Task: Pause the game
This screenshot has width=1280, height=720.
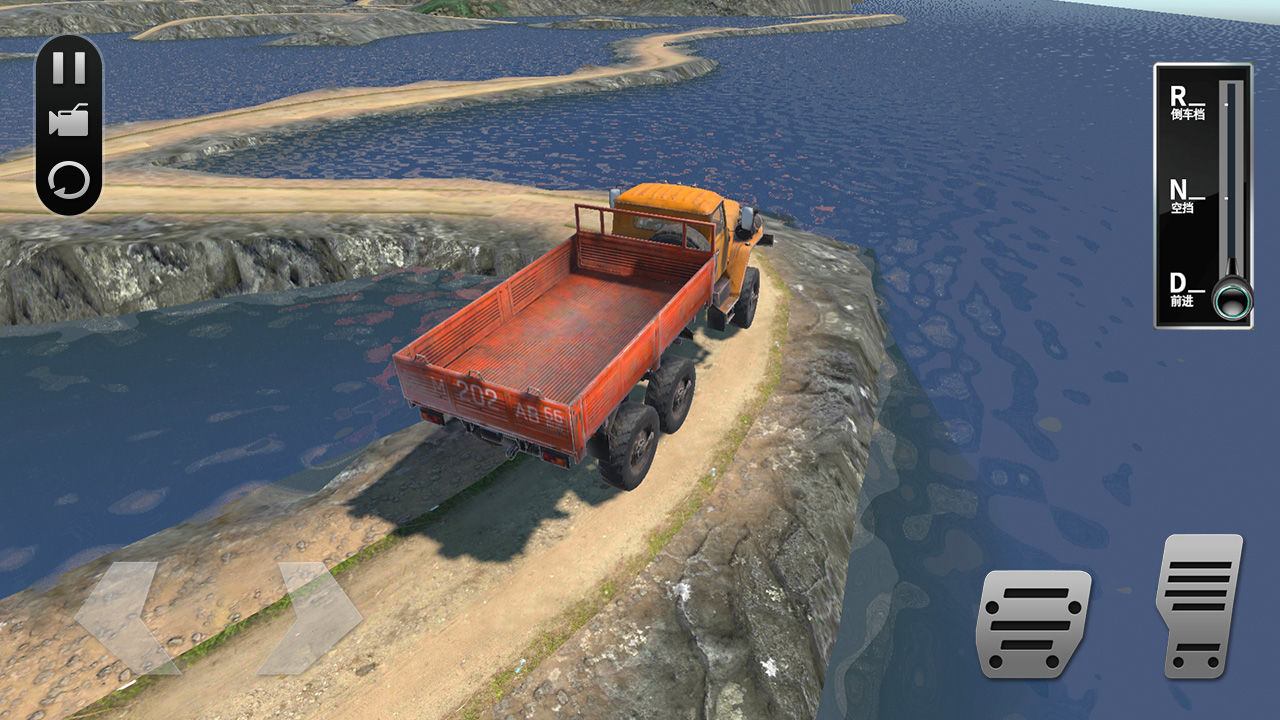Action: tap(69, 68)
